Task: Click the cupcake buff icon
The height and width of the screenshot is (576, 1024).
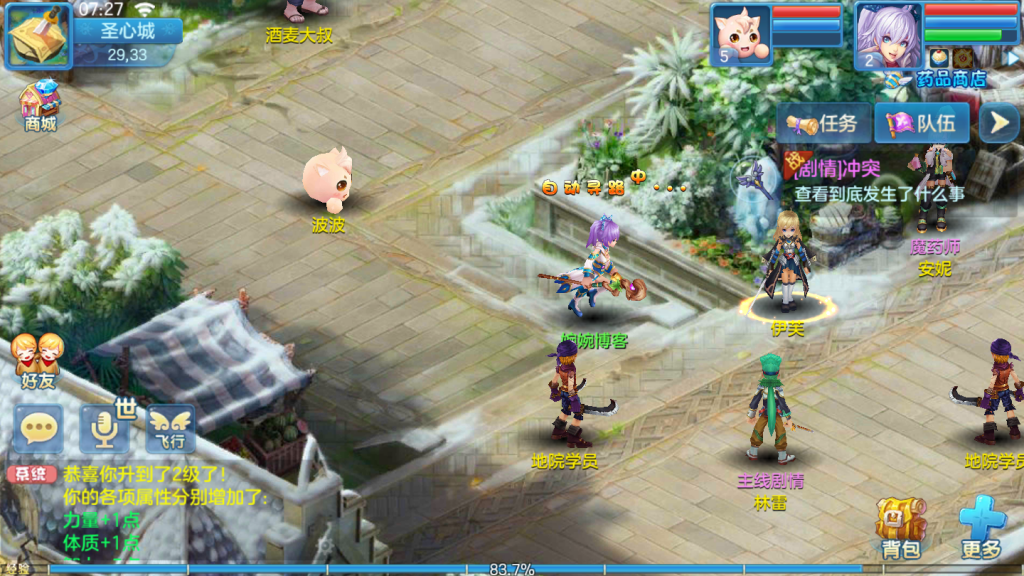Action: coord(939,57)
